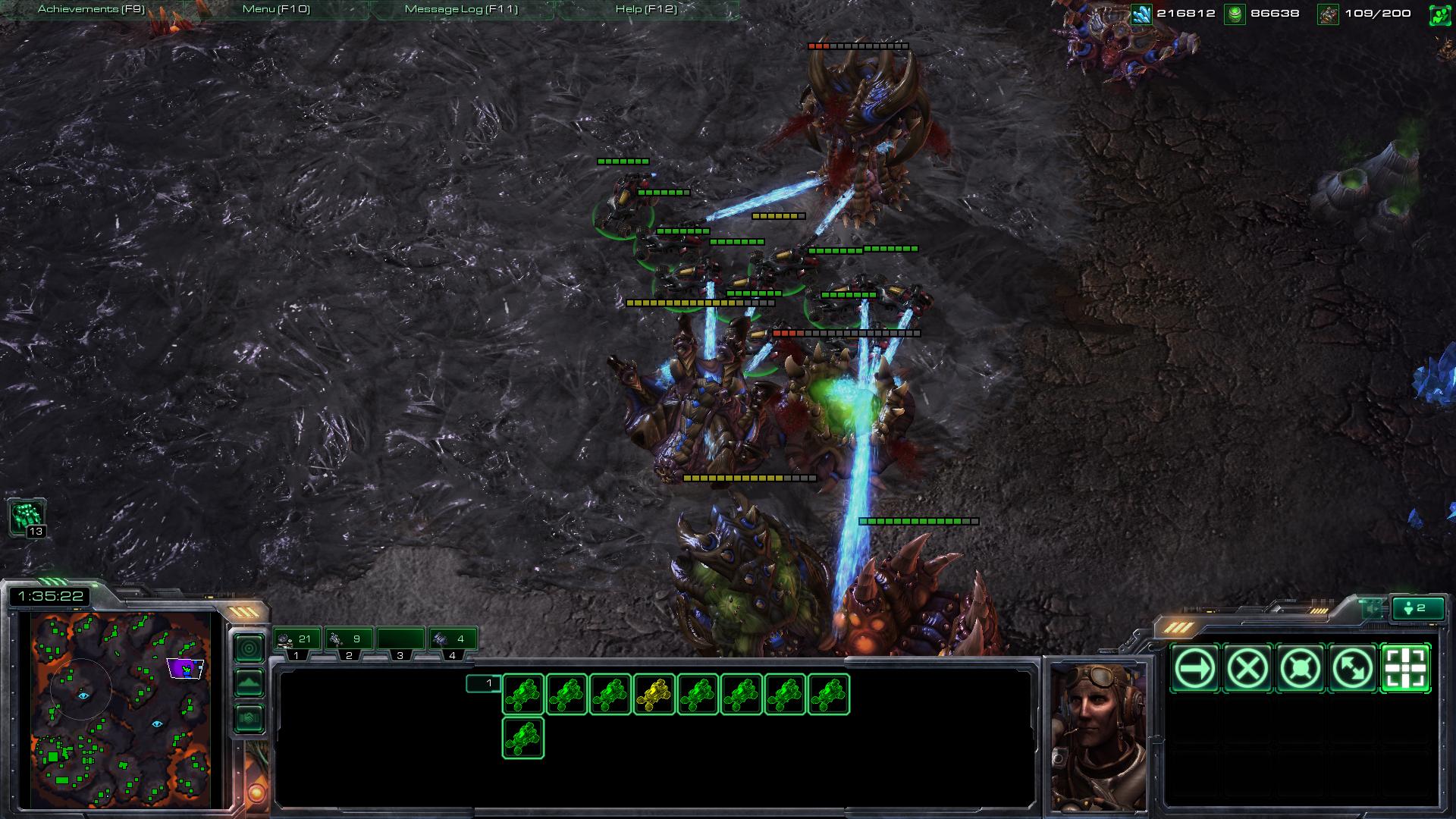Open Help from the top bar
Screen dimensions: 1456x819
pos(645,11)
